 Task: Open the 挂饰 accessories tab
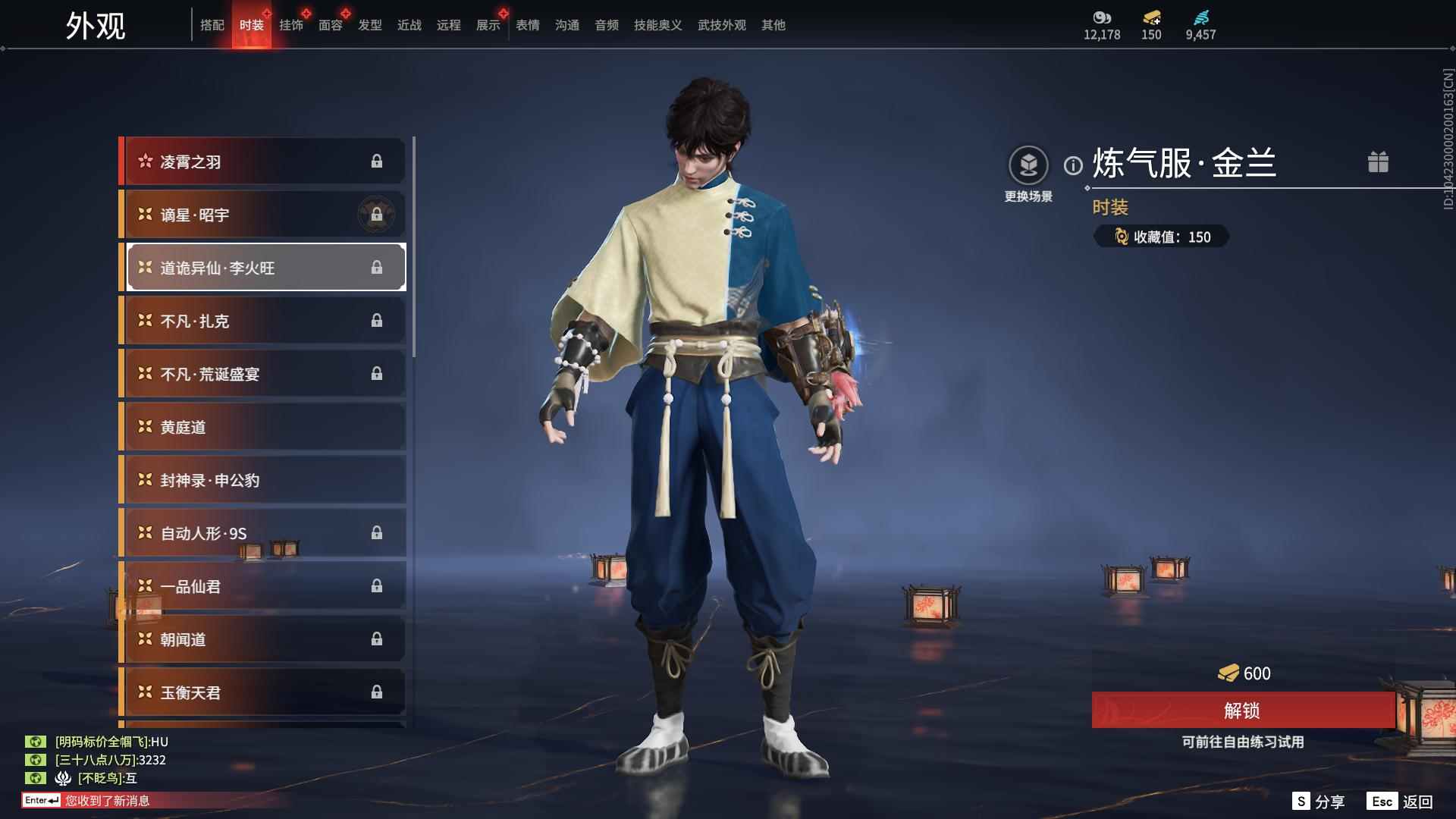click(x=291, y=25)
